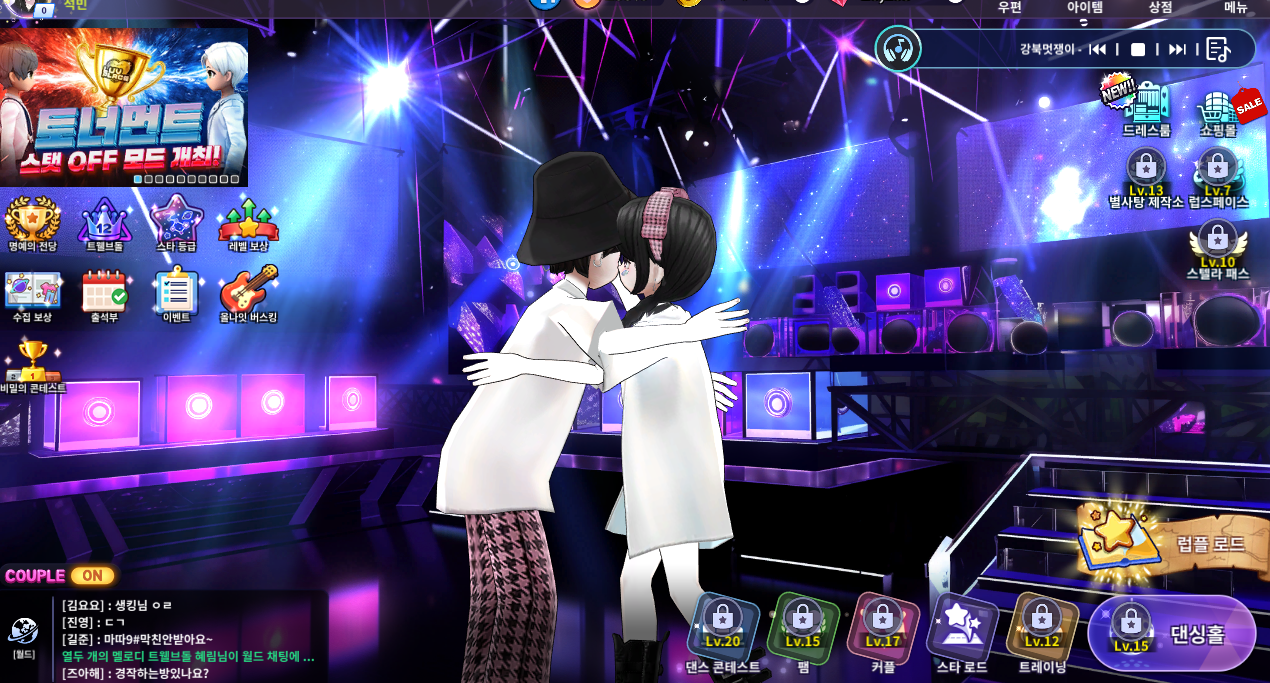This screenshot has width=1270, height=683.
Task: Open 수집 보상 collection rewards
Action: point(32,293)
